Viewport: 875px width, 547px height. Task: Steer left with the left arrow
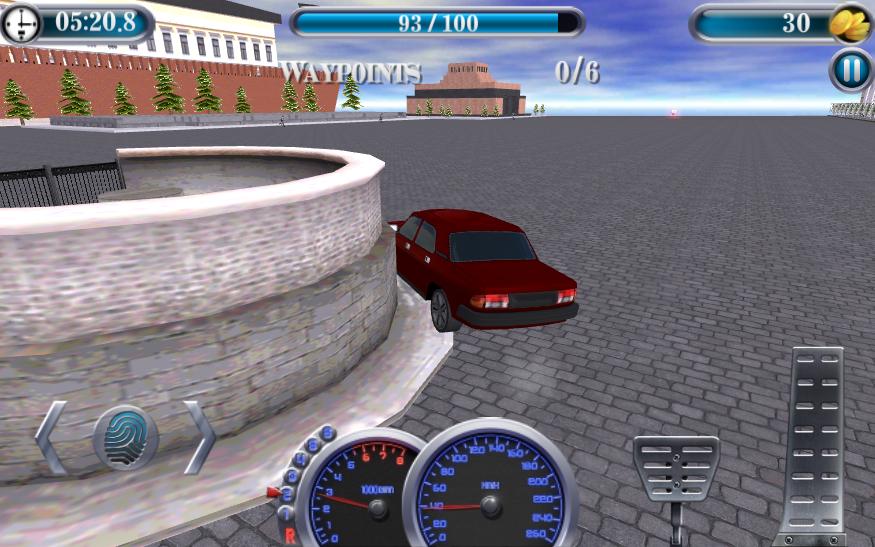pyautogui.click(x=52, y=437)
